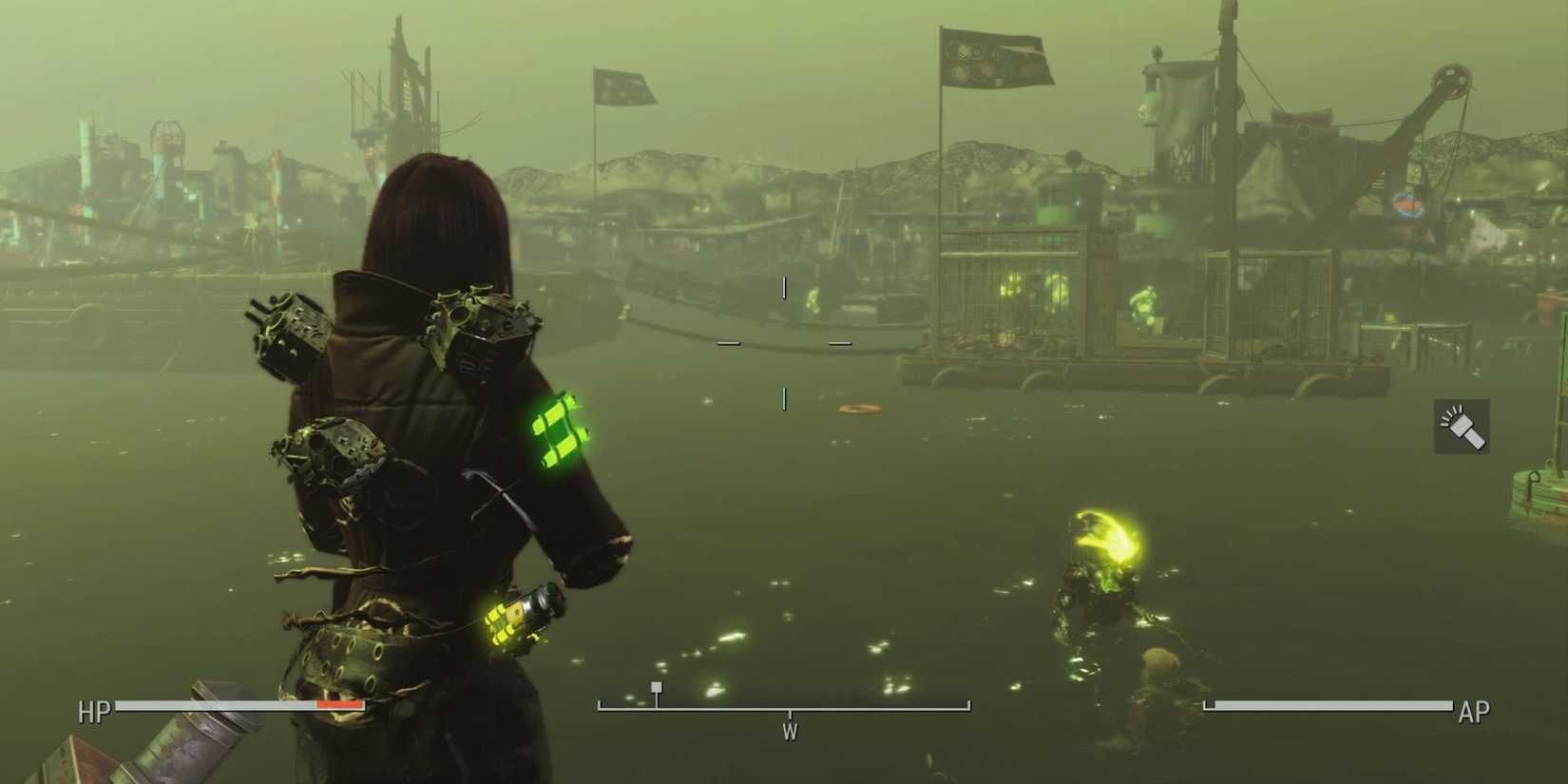Select the square quest marker on the compass

pyautogui.click(x=657, y=686)
